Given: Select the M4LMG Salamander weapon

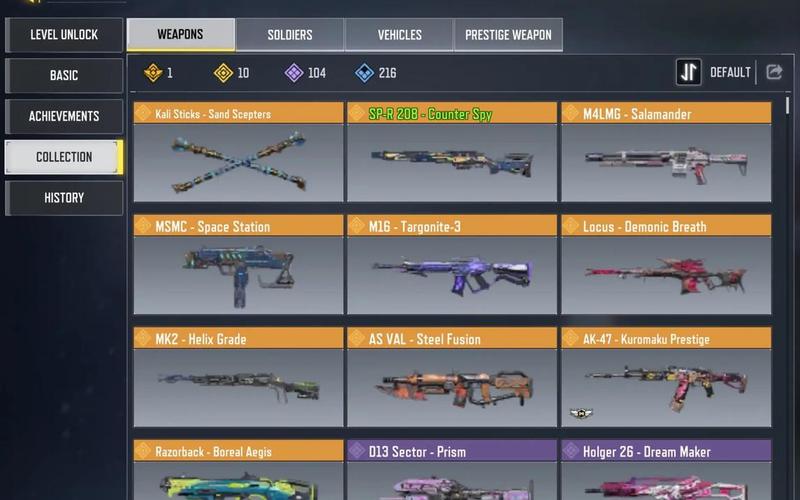Looking at the screenshot, I should [x=666, y=153].
